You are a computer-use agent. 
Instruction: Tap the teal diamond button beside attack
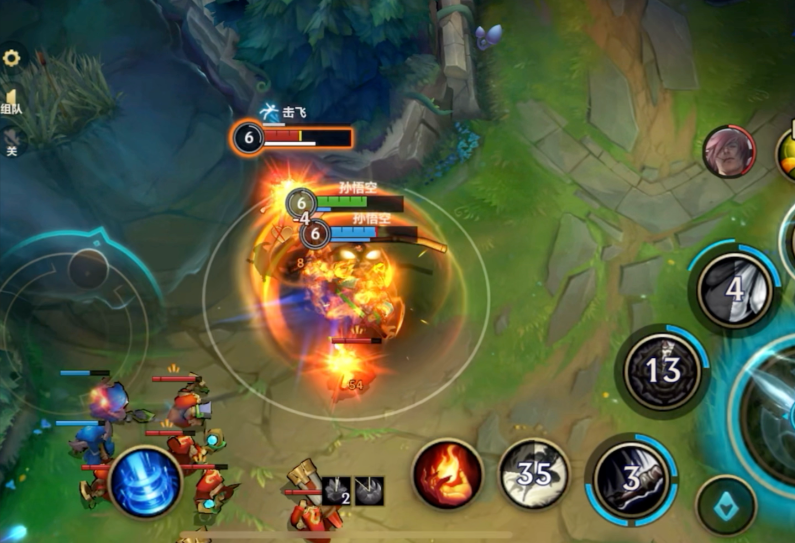[726, 505]
